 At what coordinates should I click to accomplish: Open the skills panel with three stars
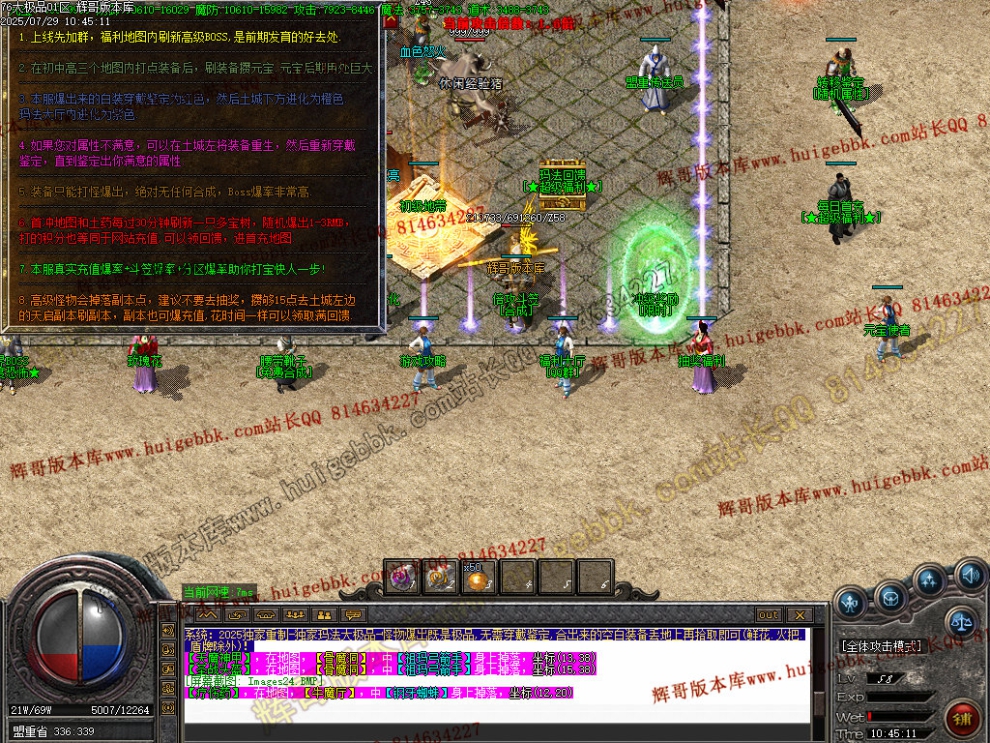pyautogui.click(x=930, y=582)
